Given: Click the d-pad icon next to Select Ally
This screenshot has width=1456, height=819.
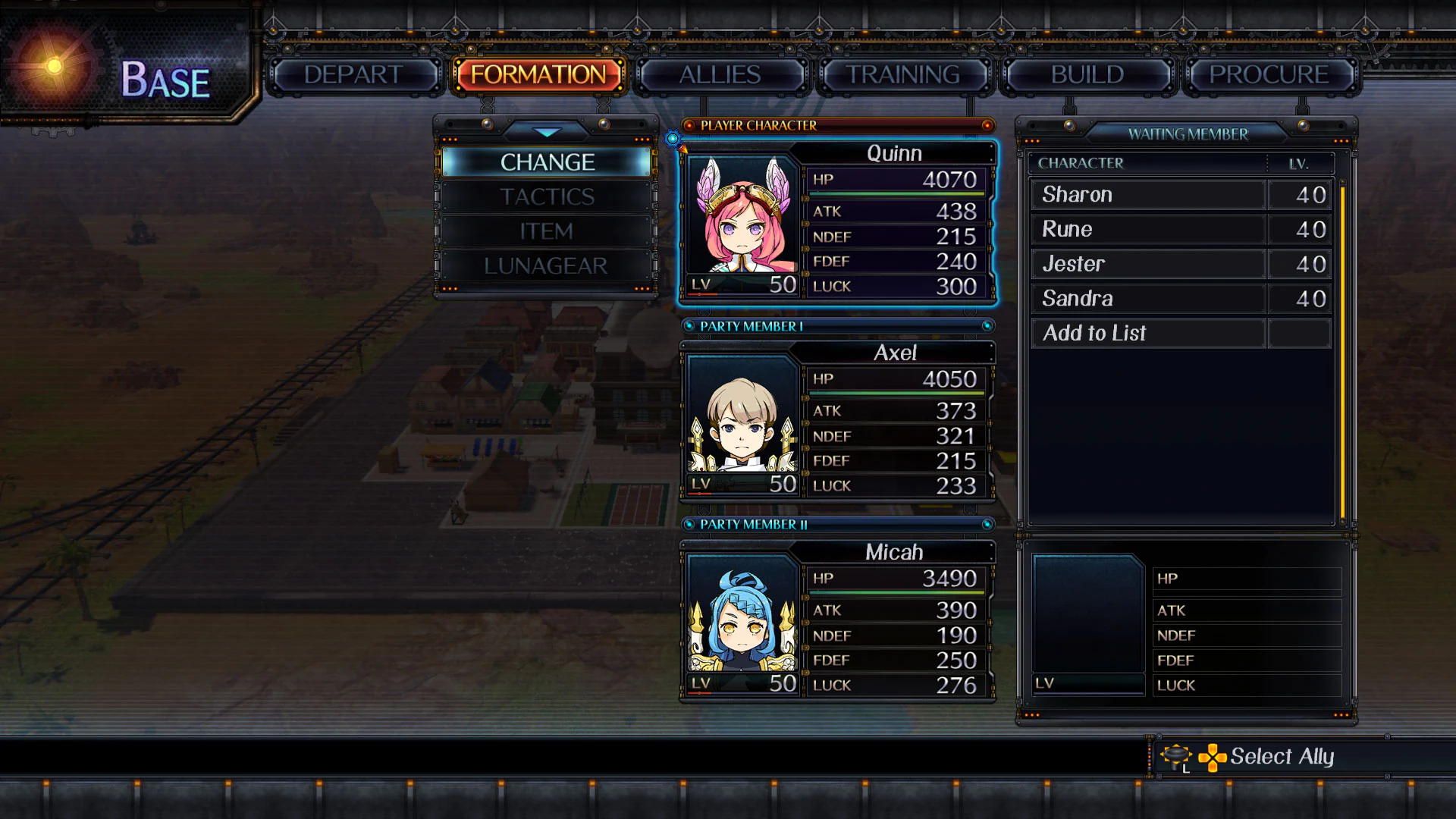Looking at the screenshot, I should tap(1213, 756).
